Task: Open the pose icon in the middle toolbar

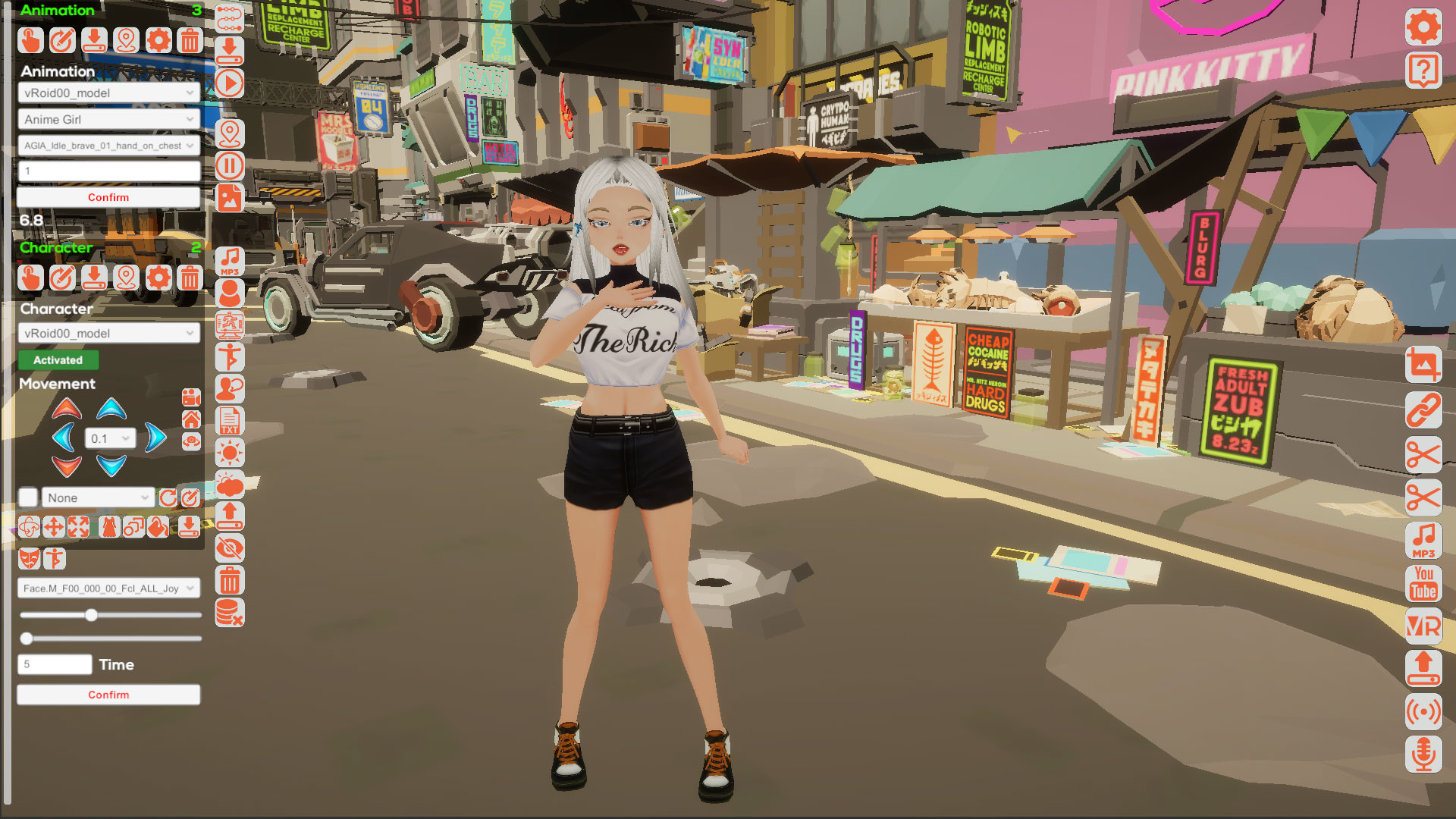Action: pyautogui.click(x=229, y=356)
